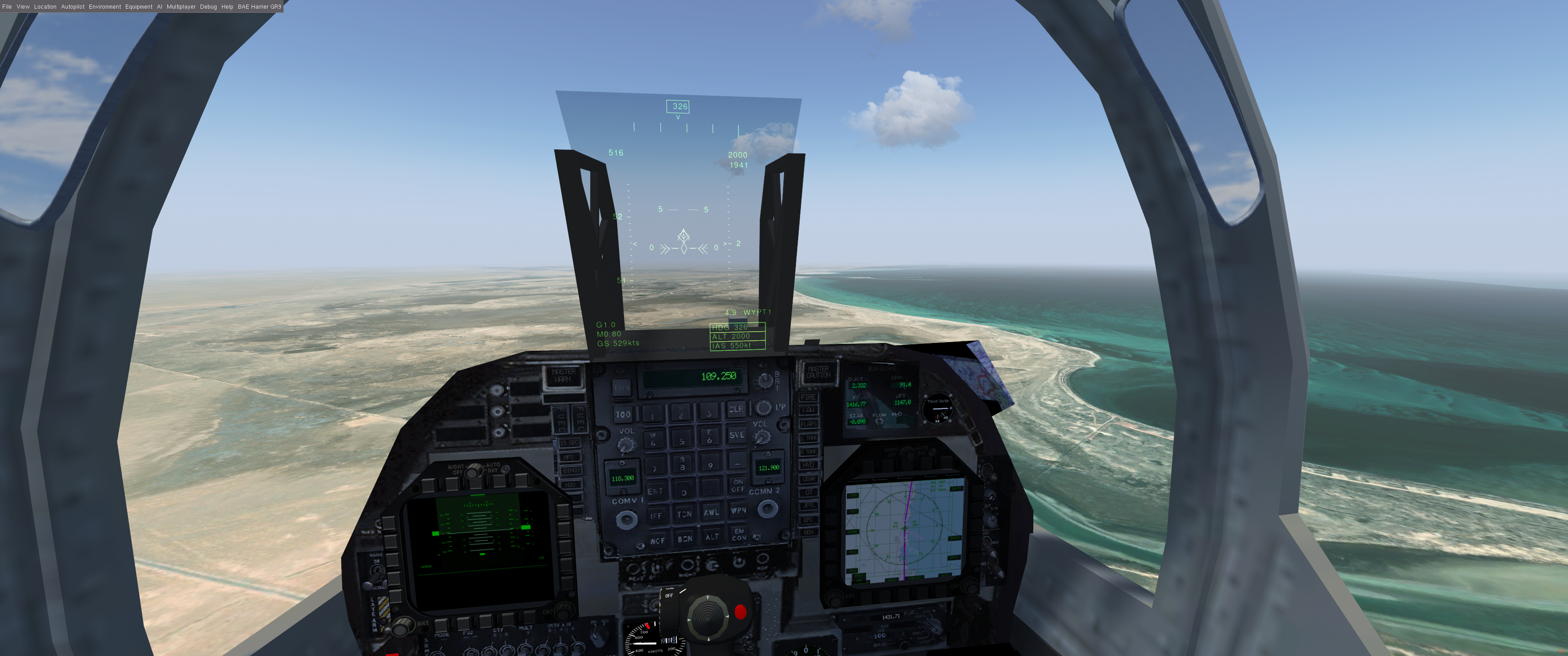Open the View menu
1568x656 pixels.
(x=23, y=7)
